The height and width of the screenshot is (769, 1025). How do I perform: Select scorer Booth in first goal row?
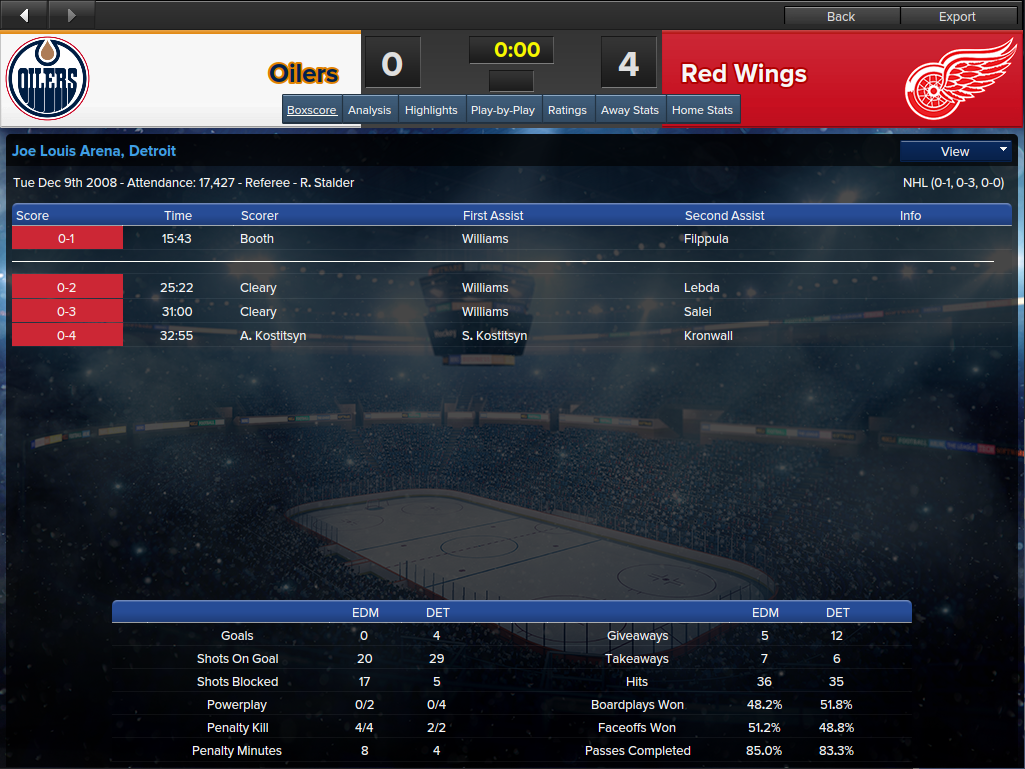click(x=257, y=239)
